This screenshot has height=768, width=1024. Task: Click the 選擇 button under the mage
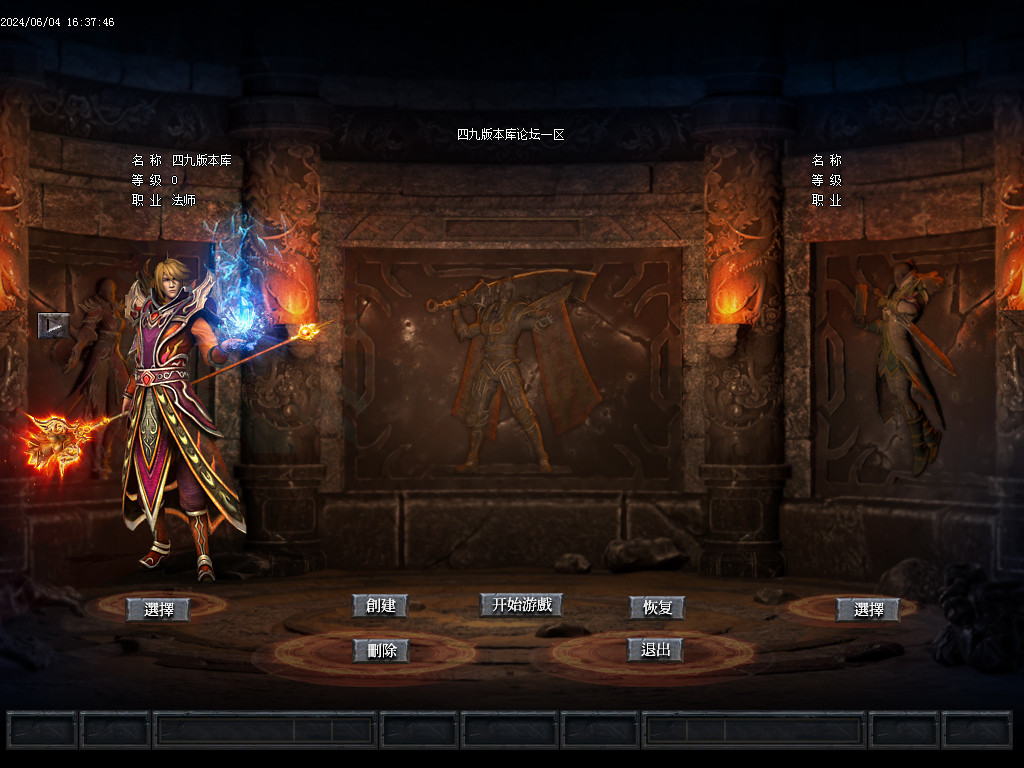158,609
